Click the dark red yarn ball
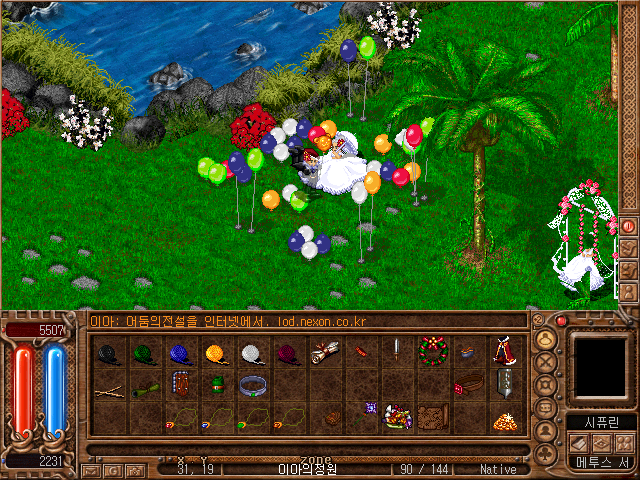Screen dimensions: 640x480 click(x=287, y=352)
